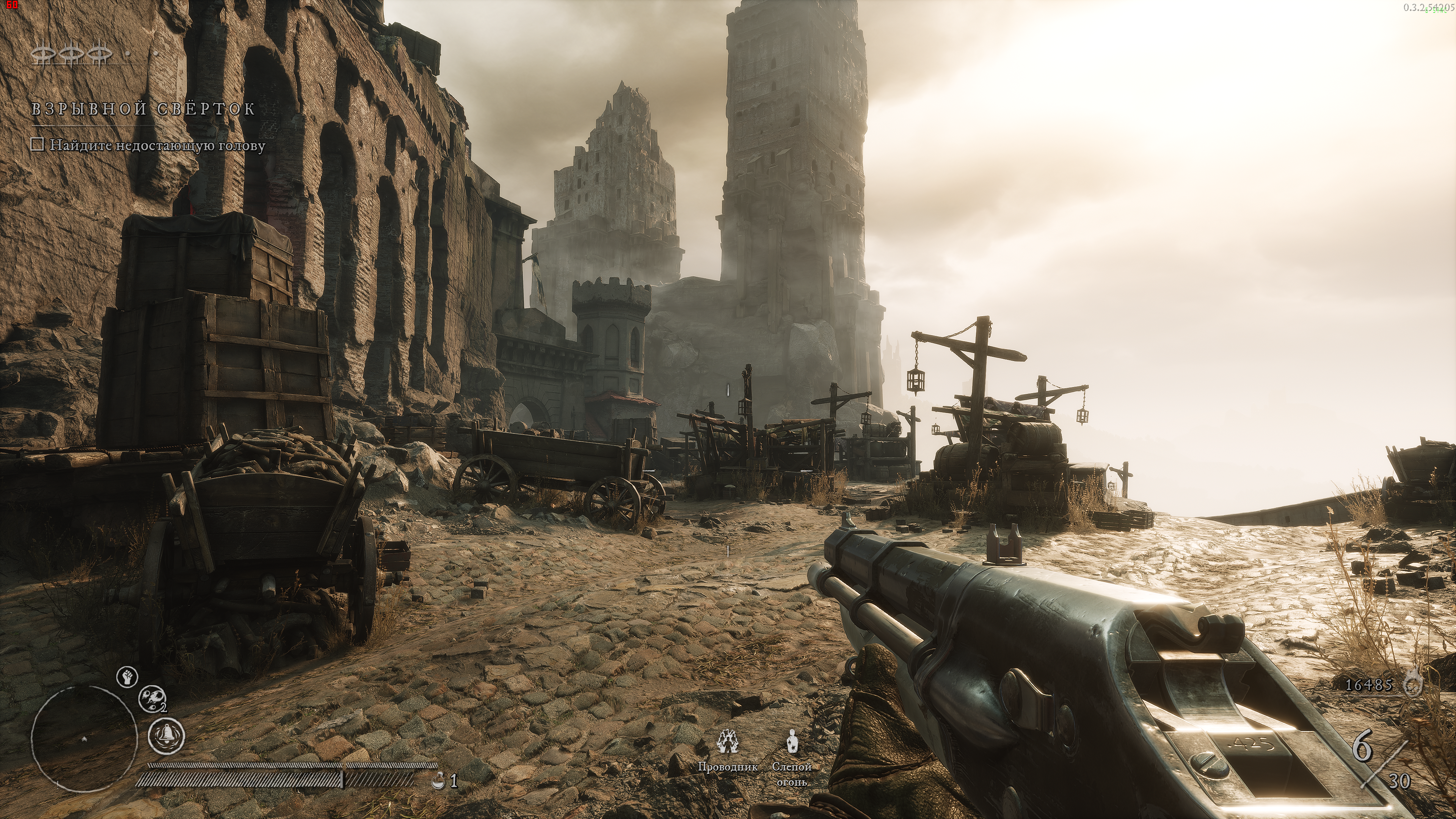This screenshot has width=1456, height=819.
Task: Select the Слепой огонь perk icon
Action: pyautogui.click(x=792, y=742)
